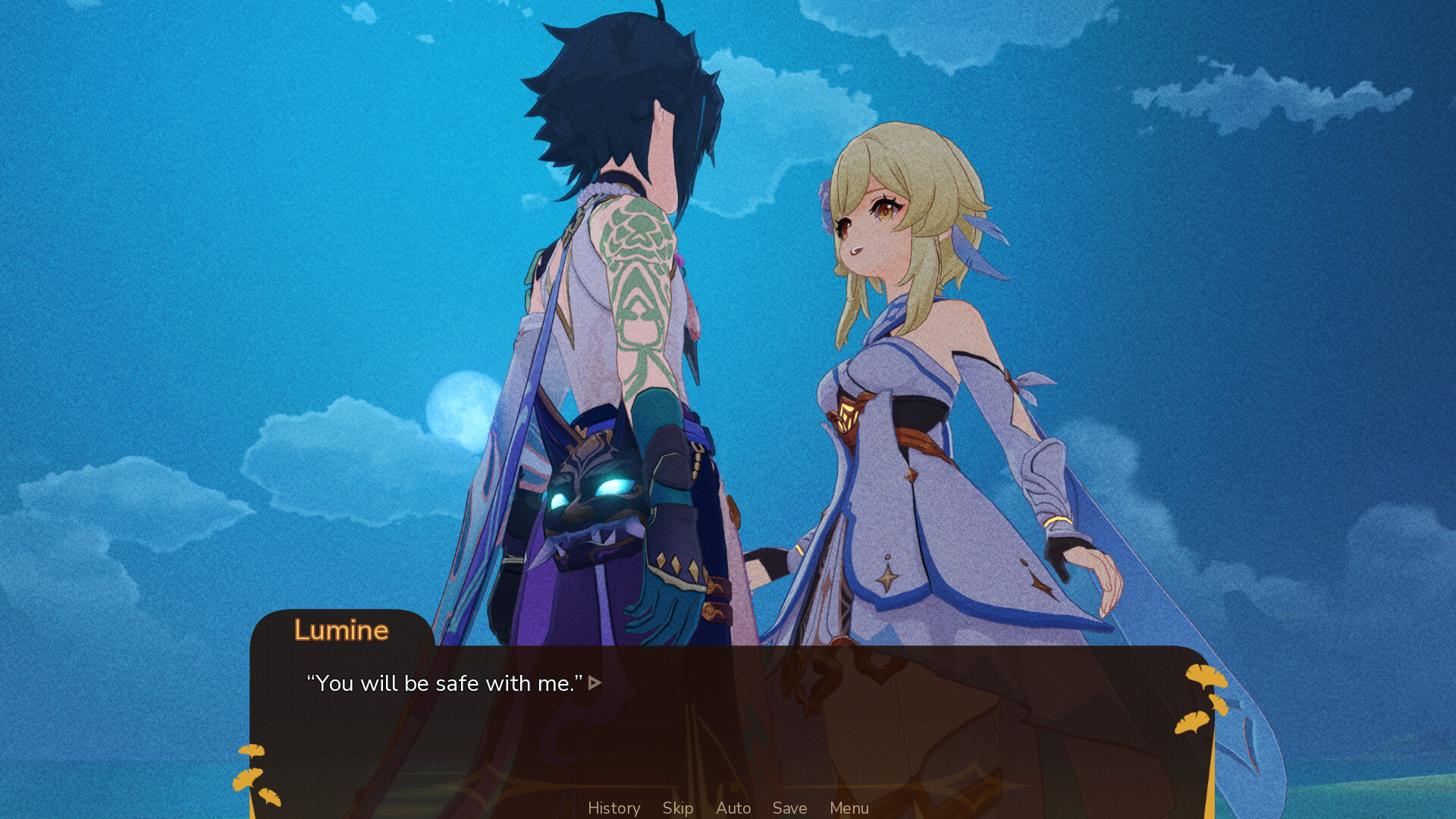Open the Save screen
1456x819 pixels.
point(789,808)
